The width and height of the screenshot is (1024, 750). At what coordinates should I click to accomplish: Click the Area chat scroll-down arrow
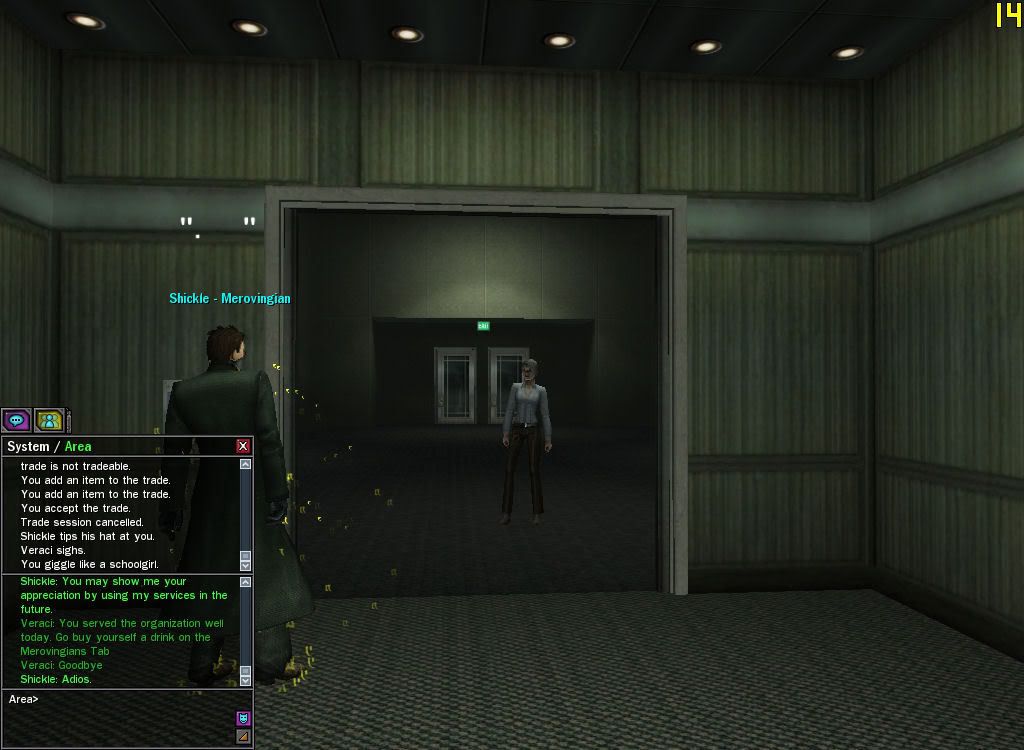pyautogui.click(x=246, y=680)
